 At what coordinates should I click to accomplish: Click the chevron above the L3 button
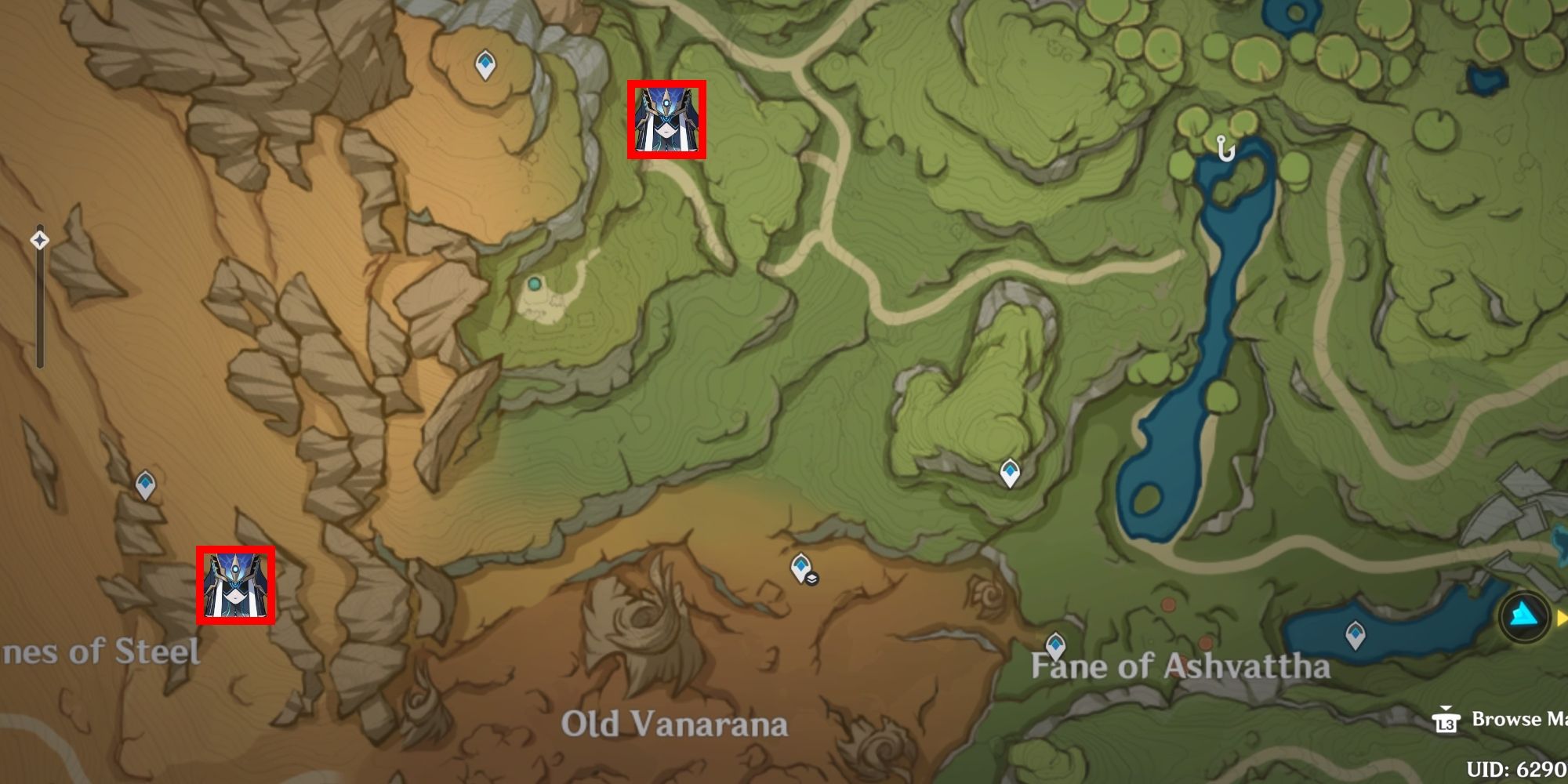[1446, 708]
